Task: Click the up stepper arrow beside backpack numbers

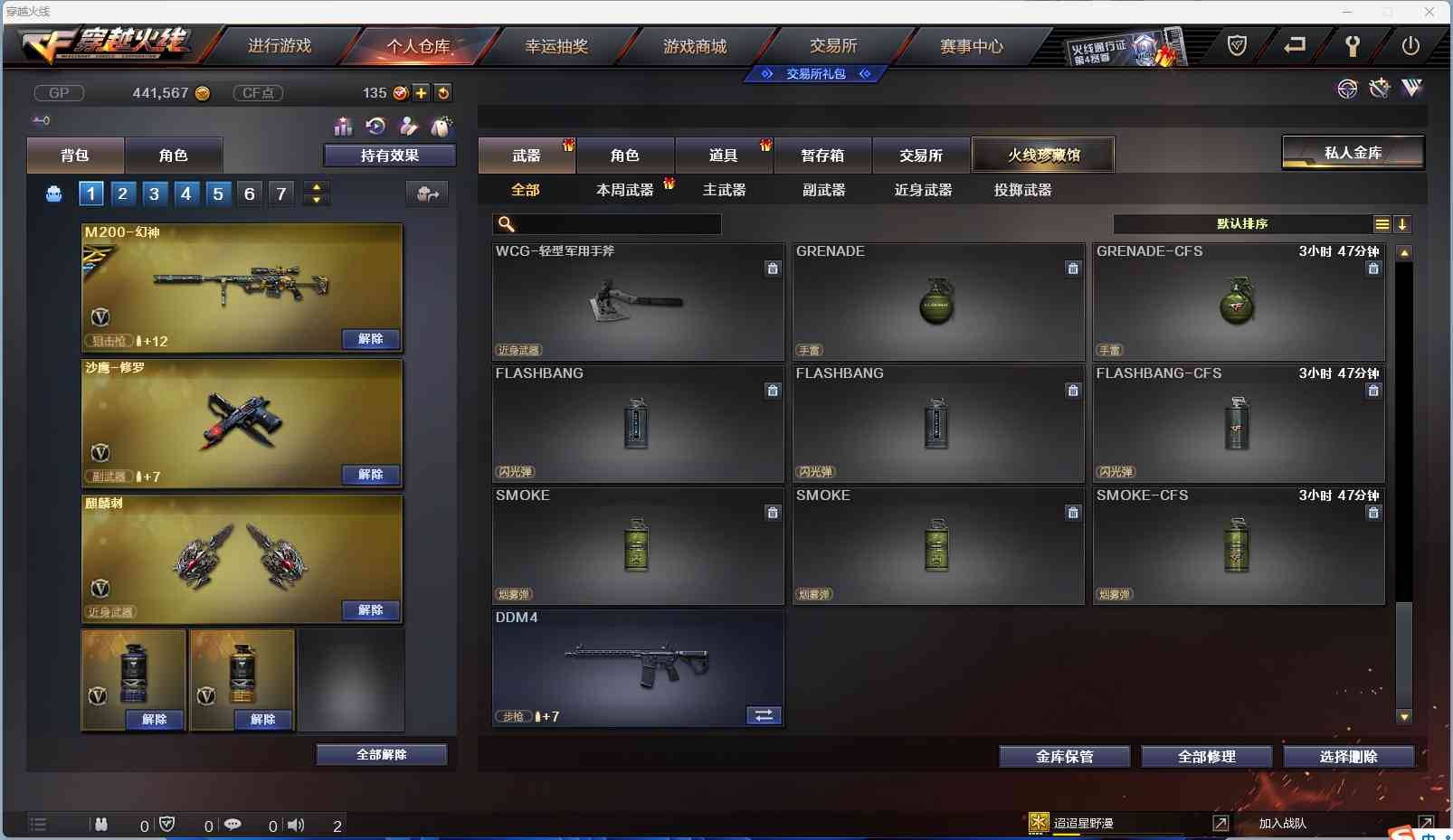Action: [317, 187]
